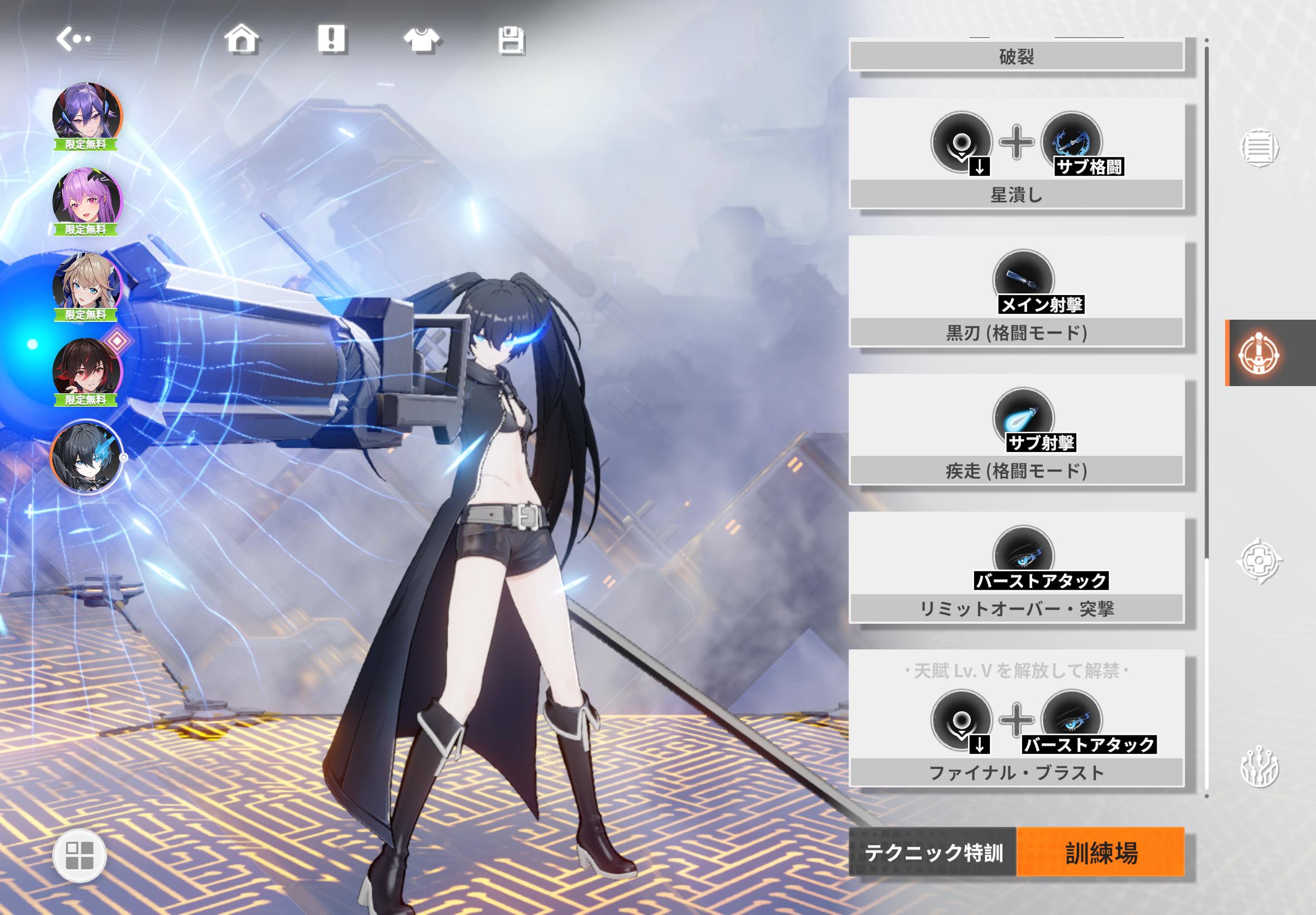Click the back arrow in the top-left corner
The image size is (1316, 915).
click(74, 38)
